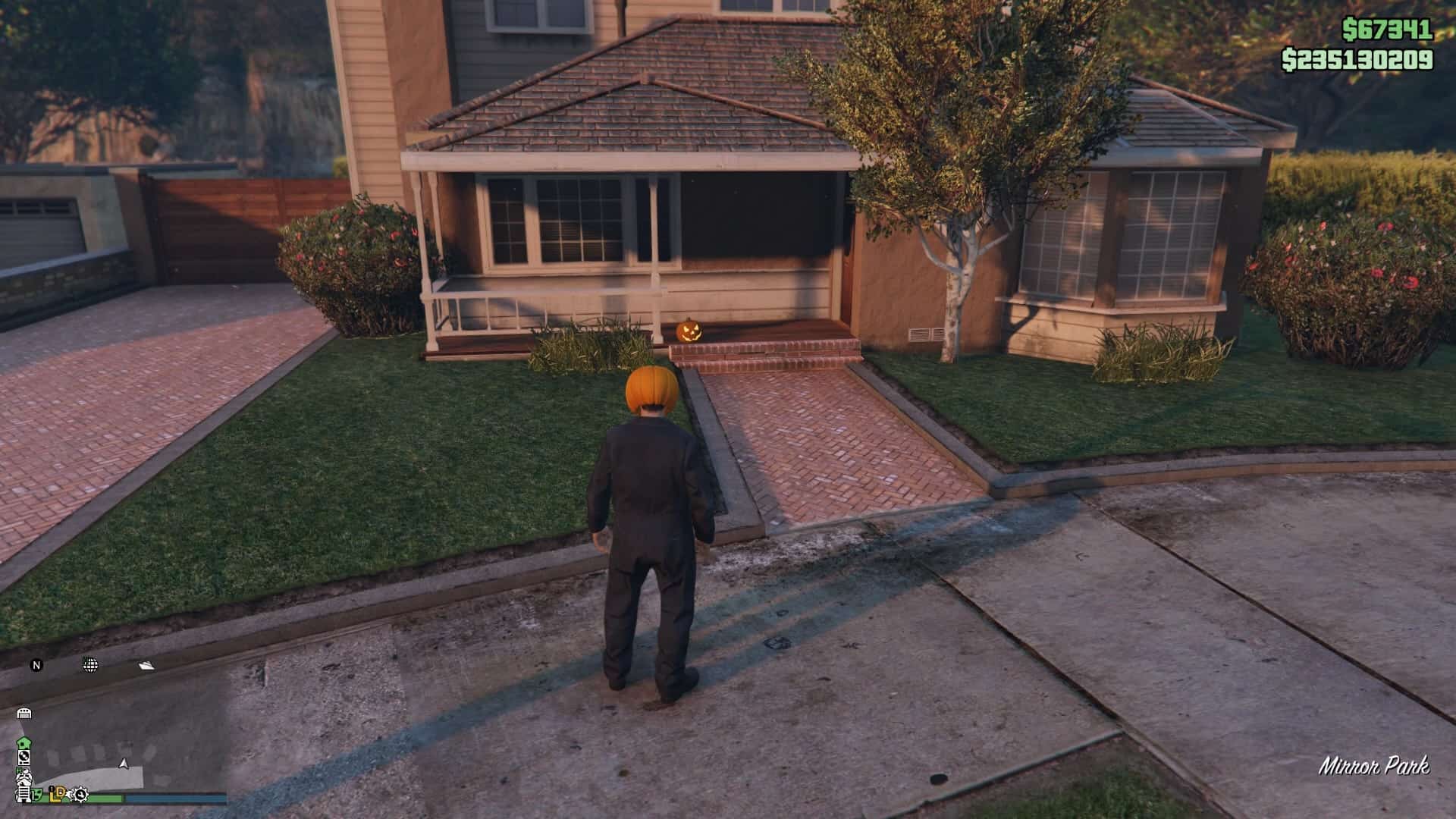Select the vinyl record shop blip
1456x819 pixels.
[25, 758]
